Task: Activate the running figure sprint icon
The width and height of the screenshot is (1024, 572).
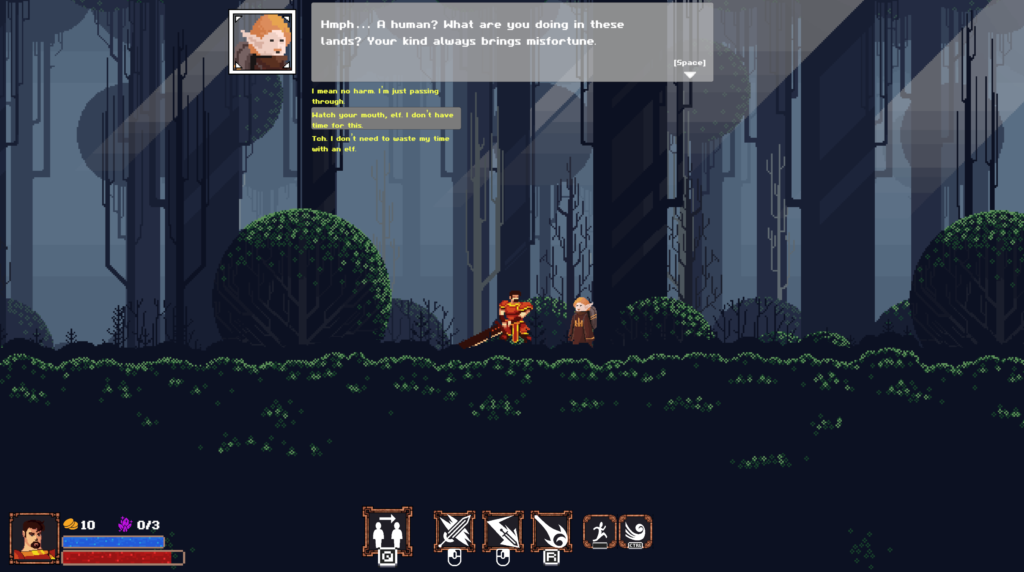Action: point(599,530)
